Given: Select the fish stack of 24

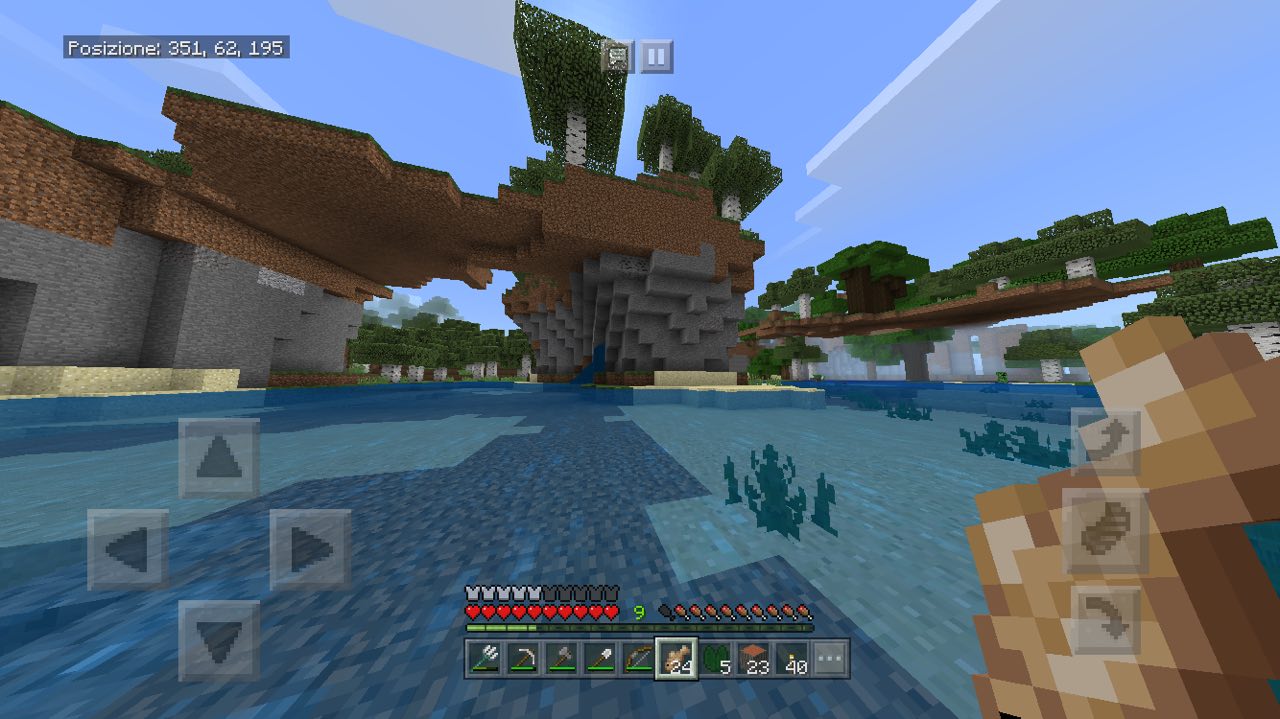Looking at the screenshot, I should pos(676,659).
